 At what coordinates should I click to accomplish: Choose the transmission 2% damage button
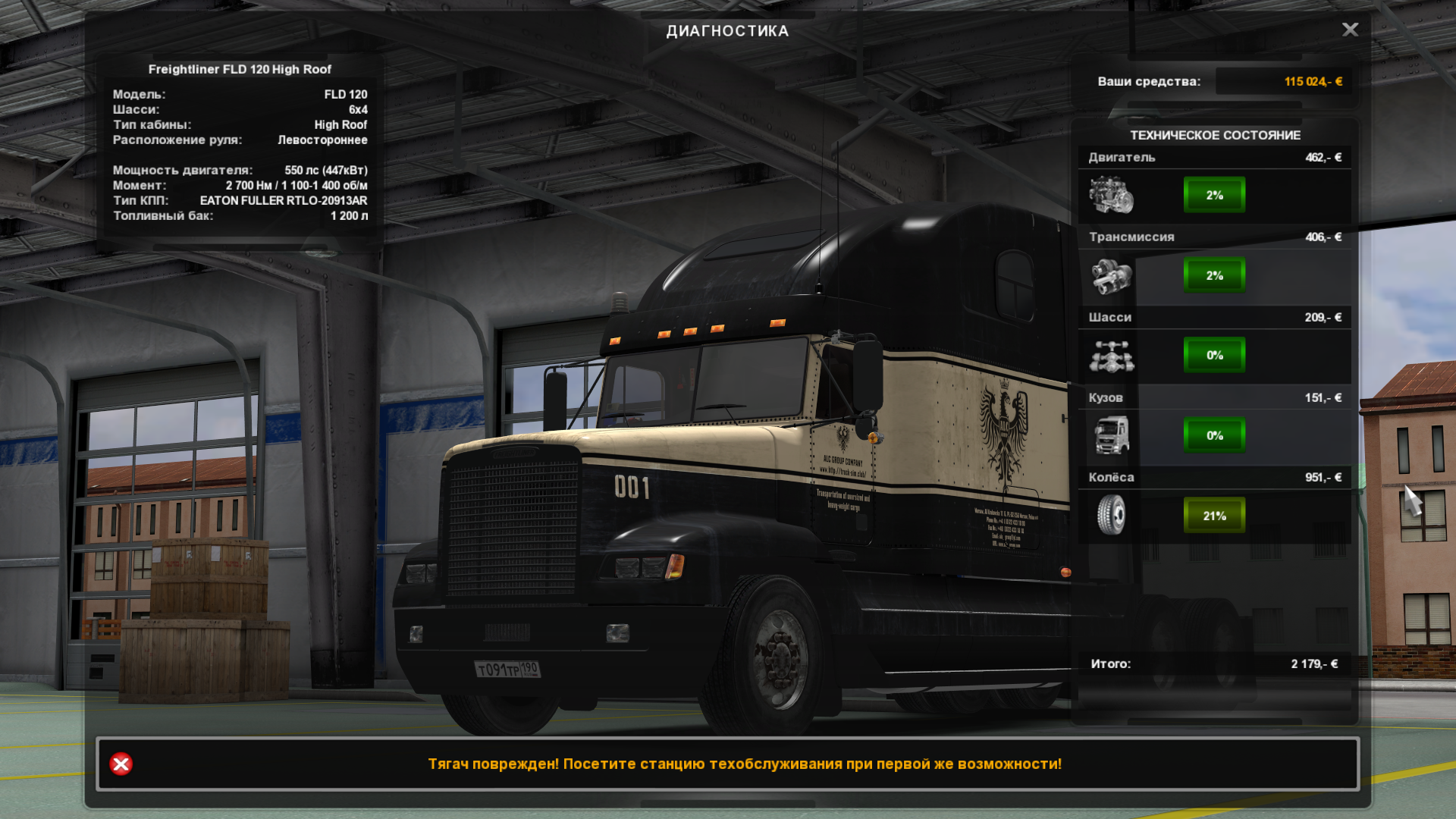coord(1214,275)
